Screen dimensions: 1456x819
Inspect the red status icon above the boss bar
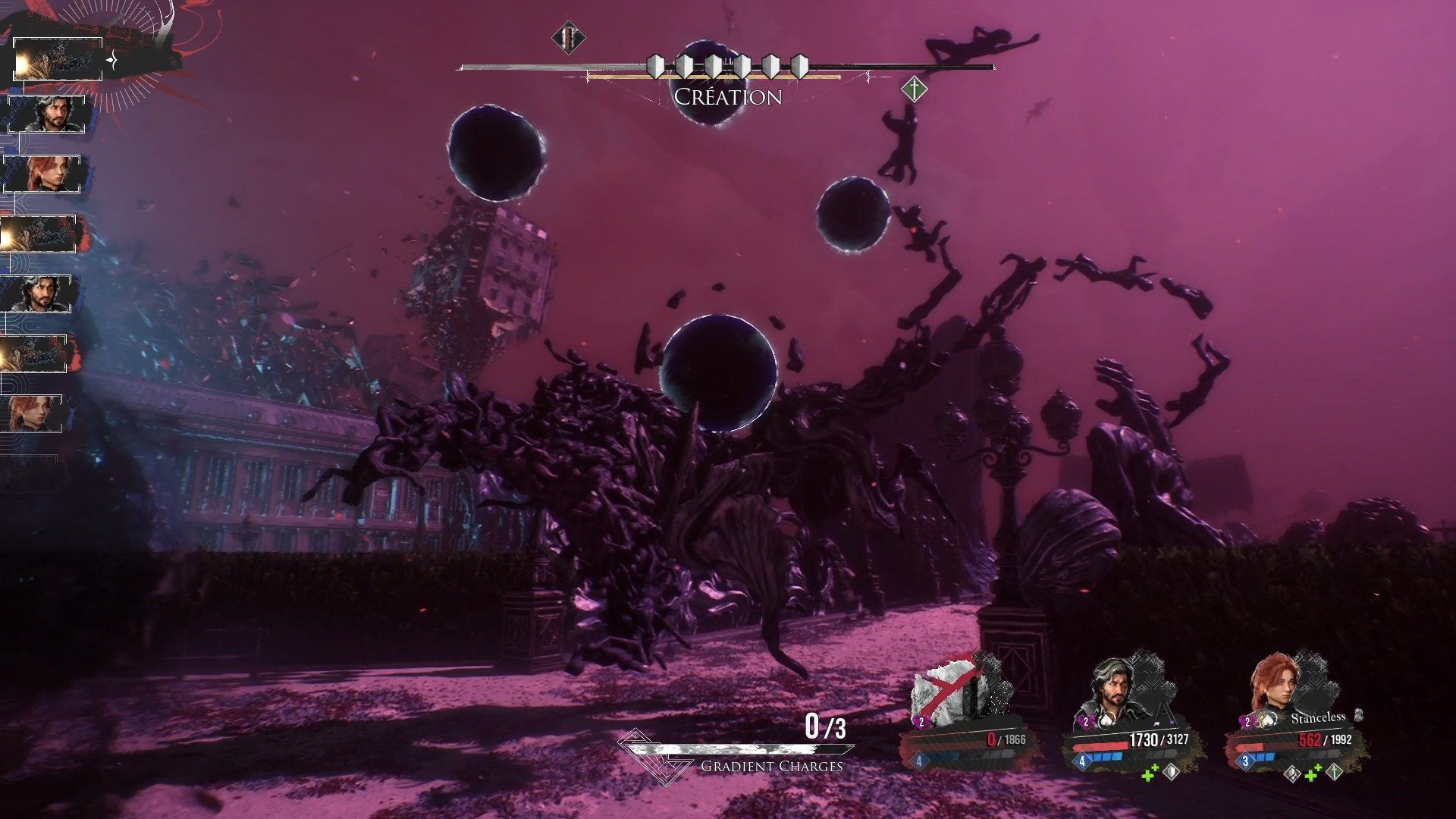tap(567, 37)
